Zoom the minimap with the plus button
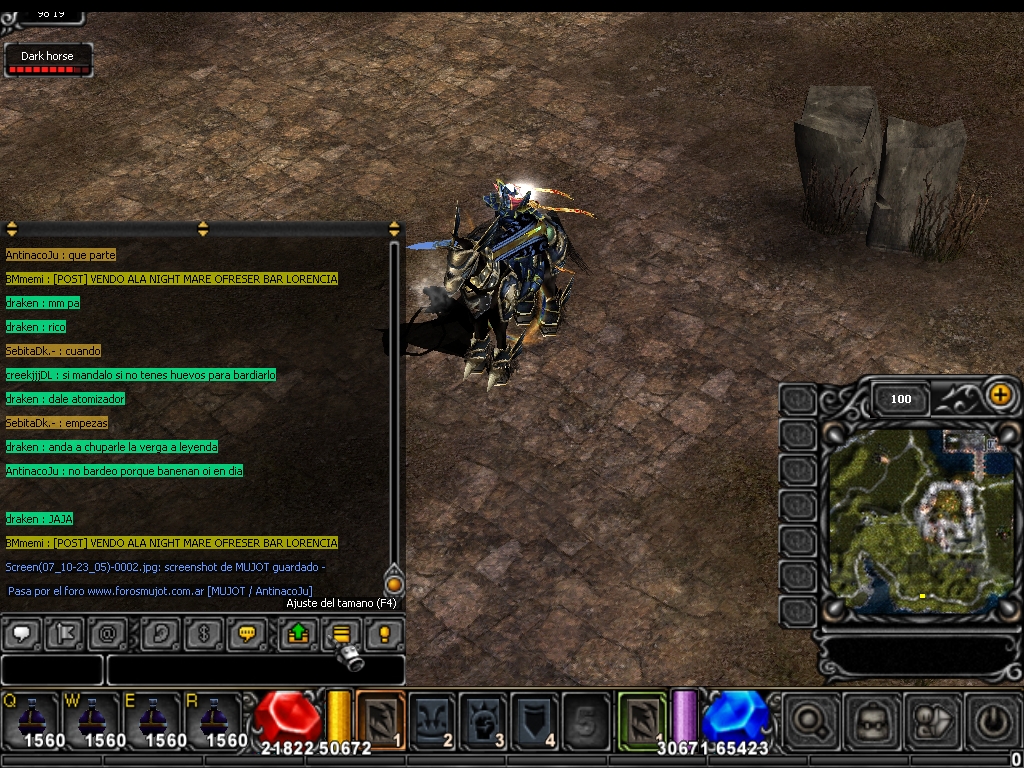The image size is (1024, 768). point(999,395)
